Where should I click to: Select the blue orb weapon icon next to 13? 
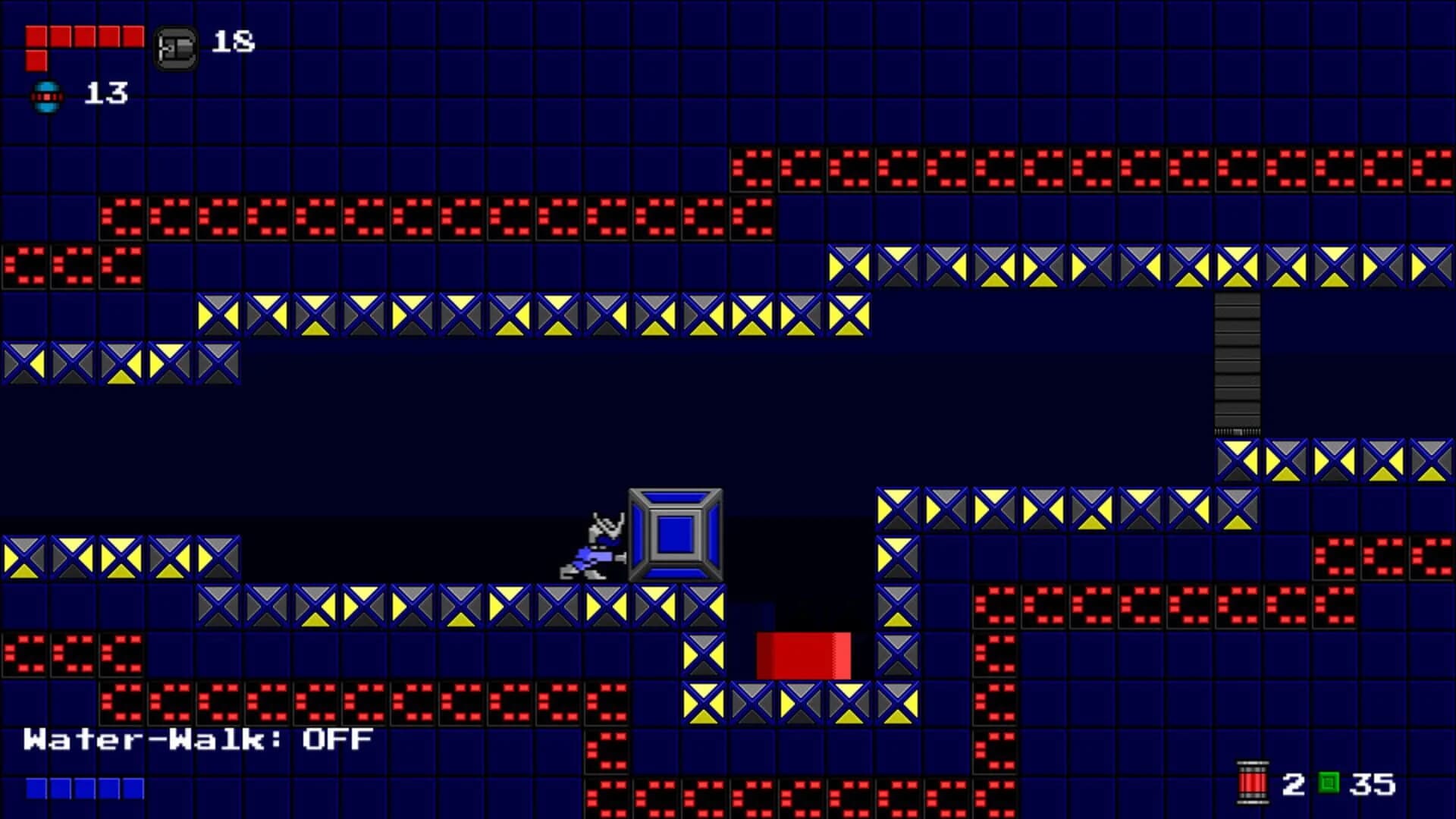47,97
